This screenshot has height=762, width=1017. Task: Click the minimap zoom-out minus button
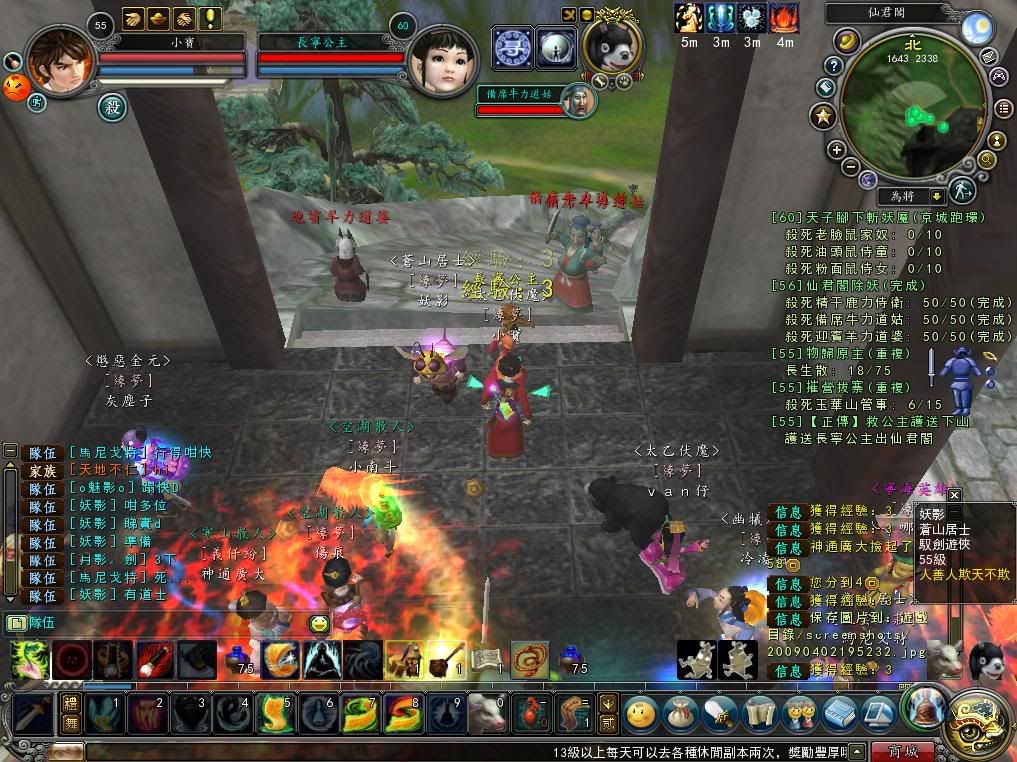[x=850, y=166]
